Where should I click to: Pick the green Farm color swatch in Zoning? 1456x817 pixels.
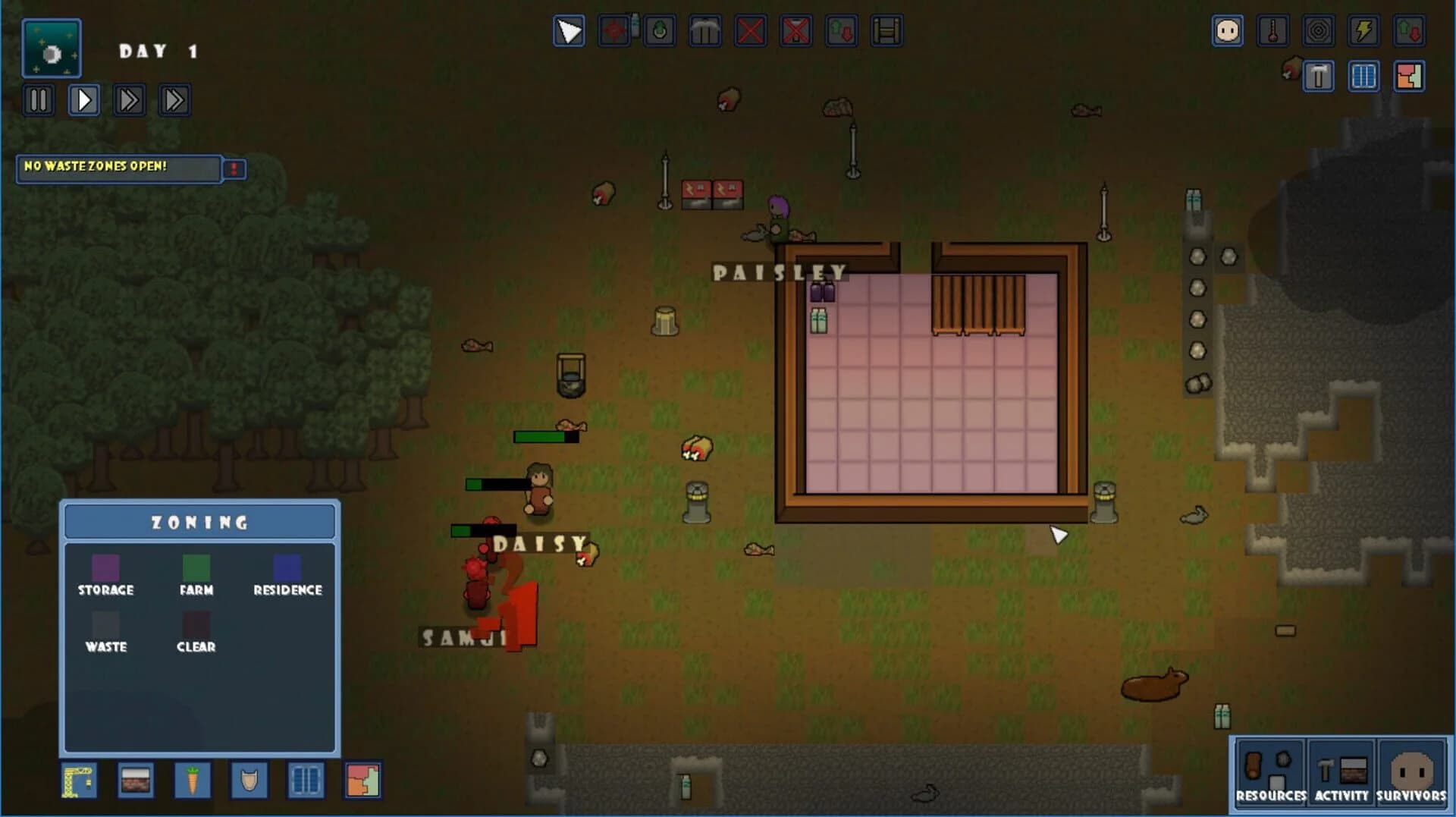(196, 567)
